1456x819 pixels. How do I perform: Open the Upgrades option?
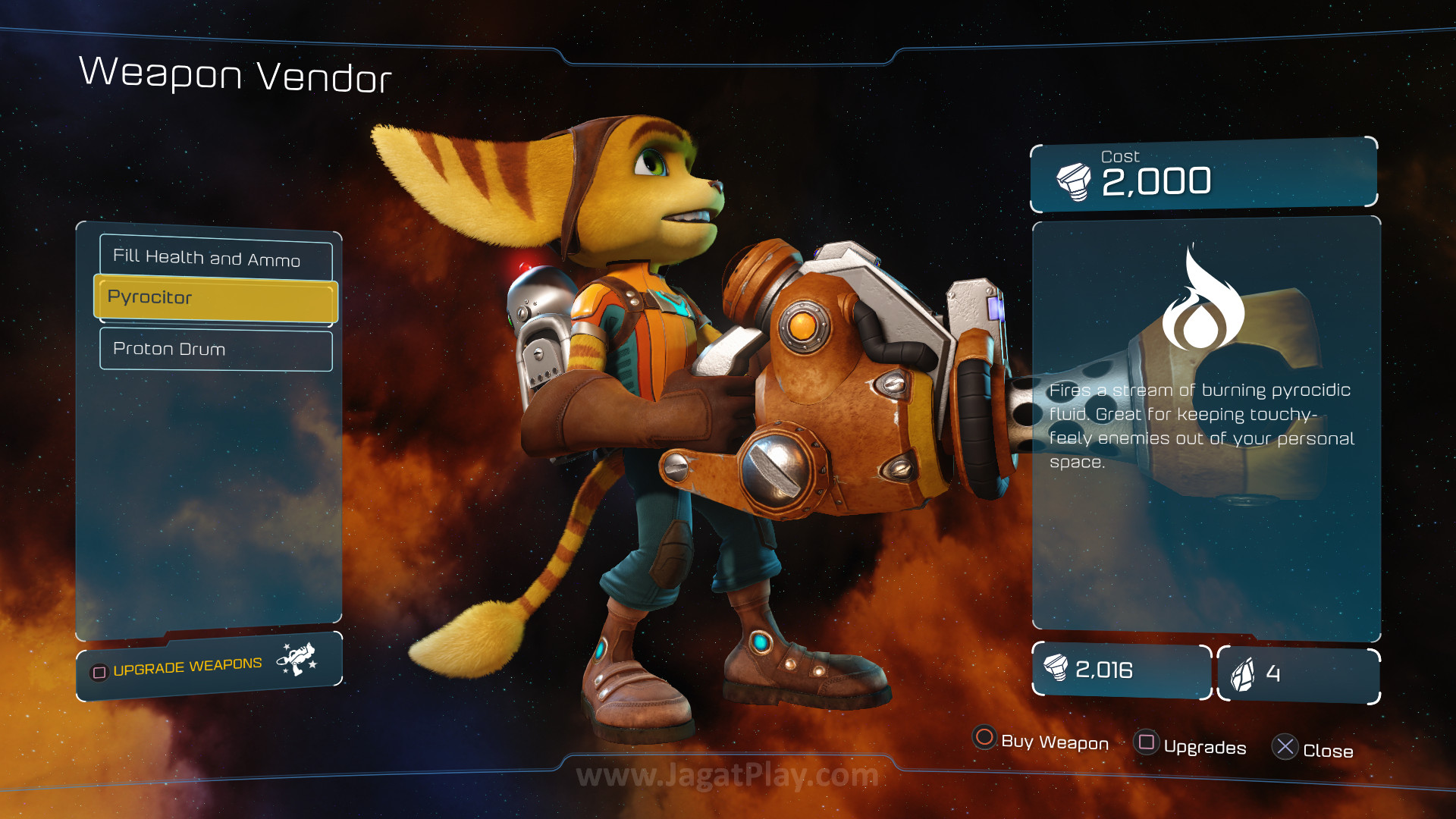tap(1190, 745)
